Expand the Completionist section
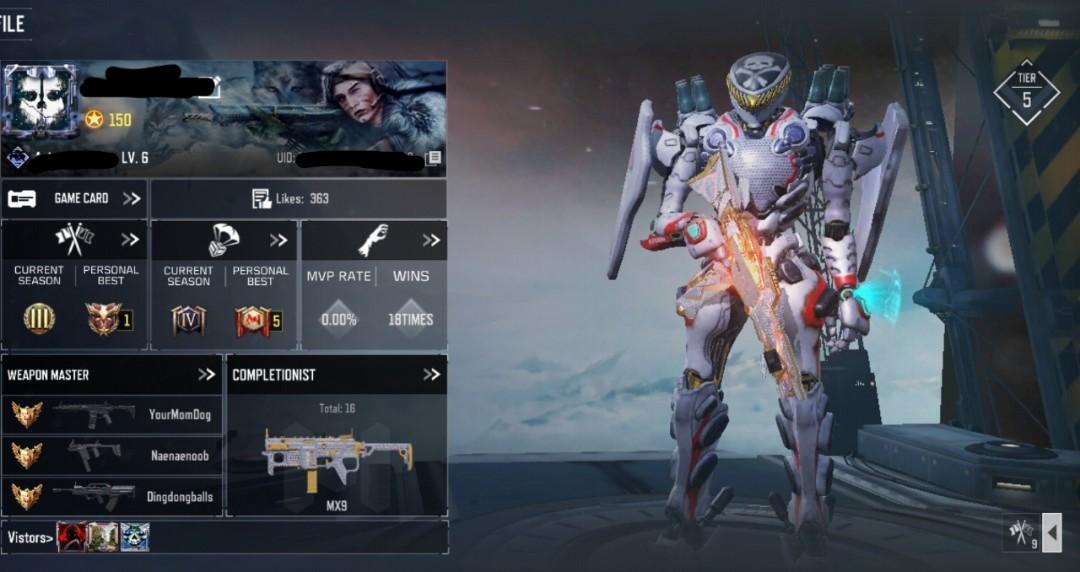This screenshot has height=572, width=1080. pyautogui.click(x=431, y=375)
